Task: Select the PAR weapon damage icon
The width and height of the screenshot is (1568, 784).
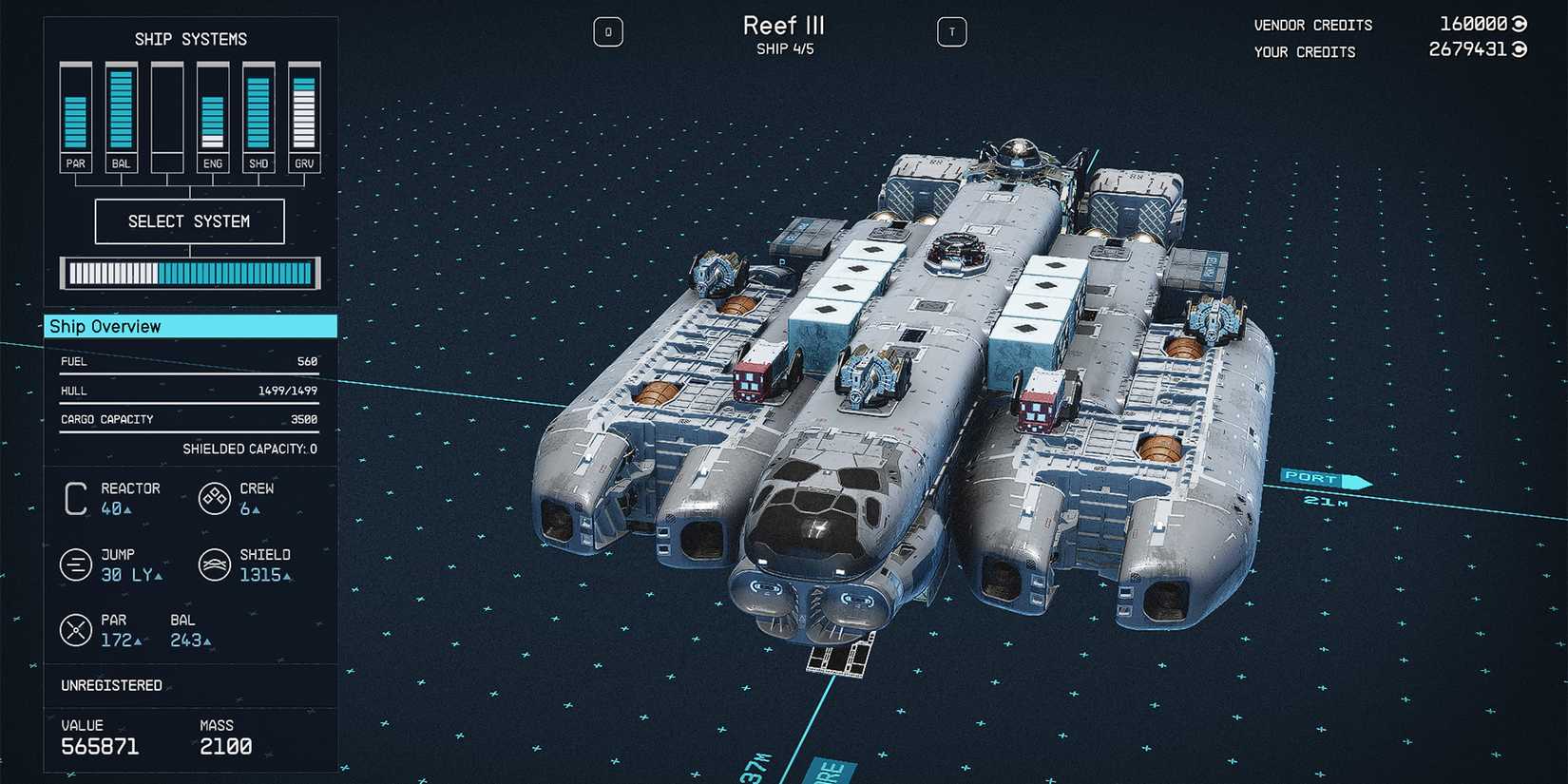Action: point(76,629)
